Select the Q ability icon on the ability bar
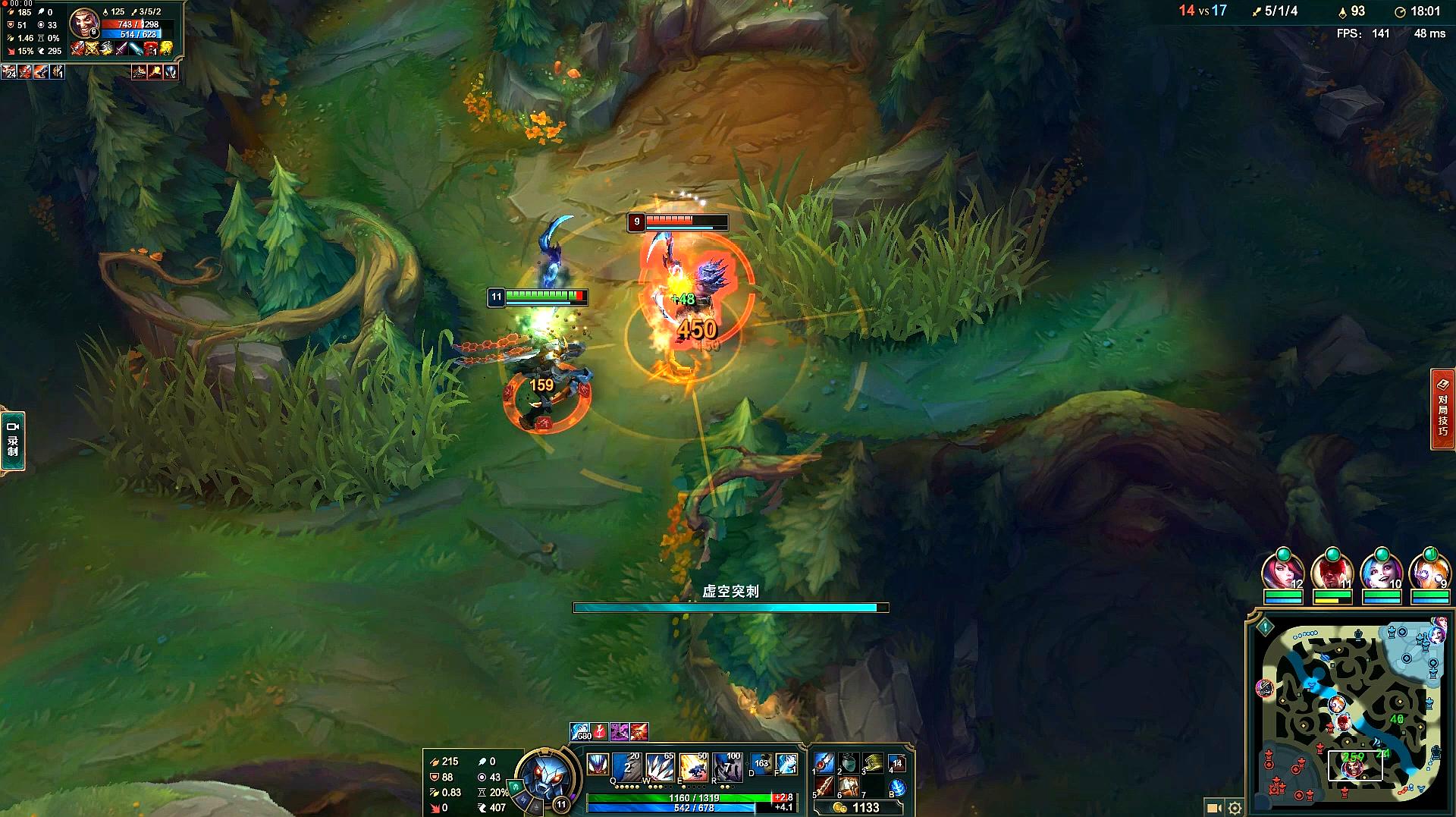 [626, 766]
